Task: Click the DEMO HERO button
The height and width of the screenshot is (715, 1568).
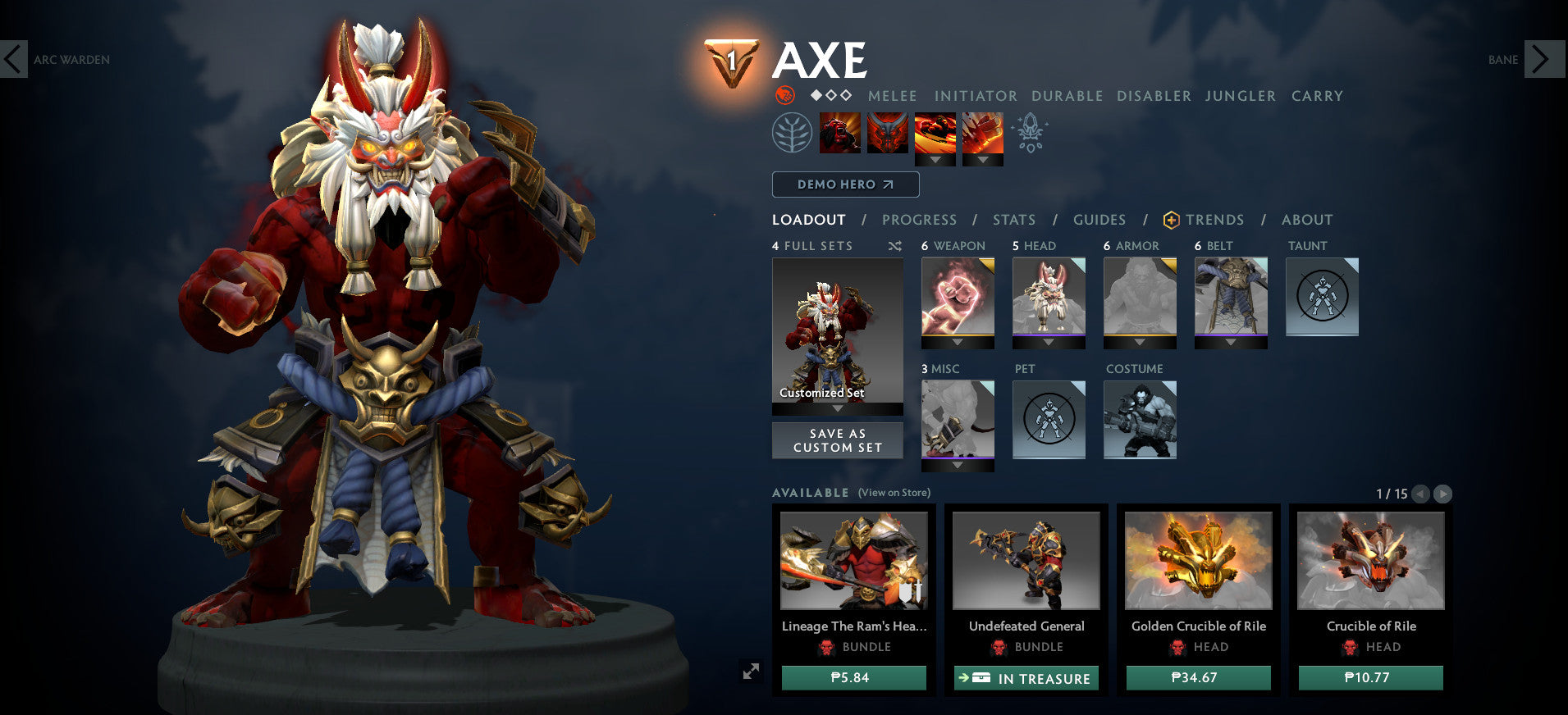Action: pyautogui.click(x=844, y=184)
